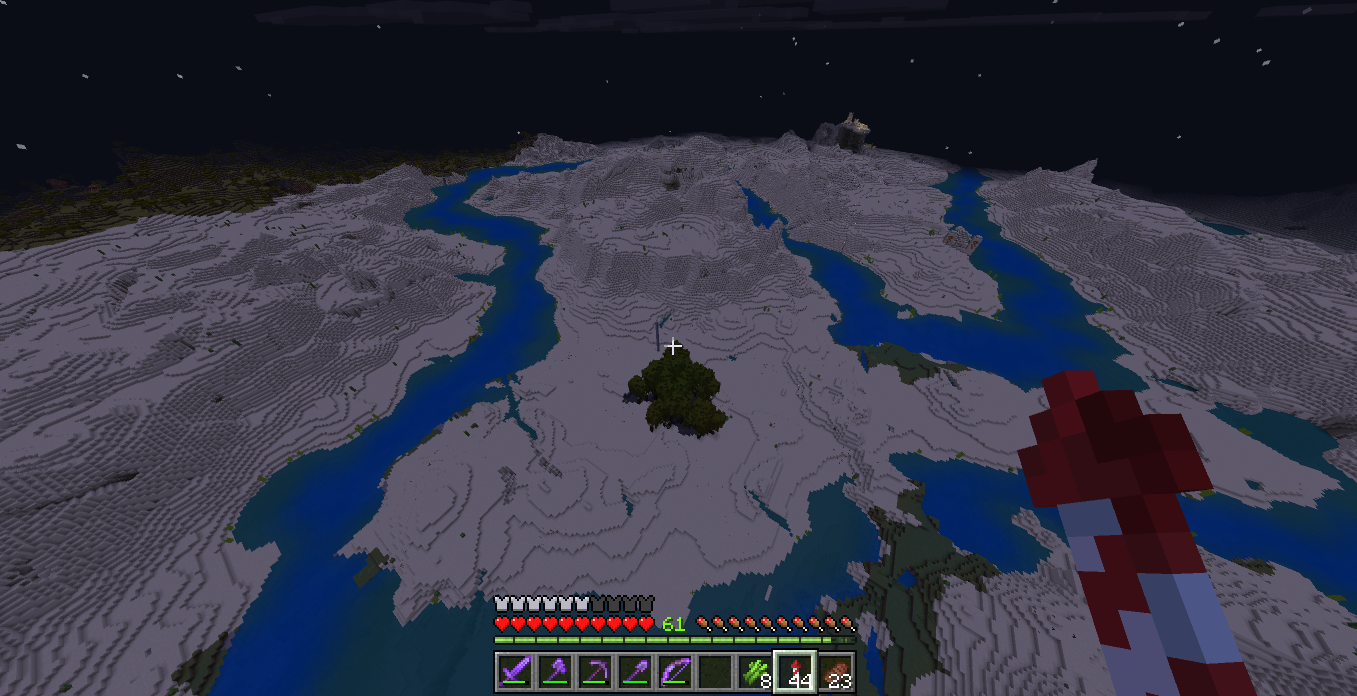Choose the cooked meat stack of 23
Image resolution: width=1357 pixels, height=696 pixels.
(835, 671)
